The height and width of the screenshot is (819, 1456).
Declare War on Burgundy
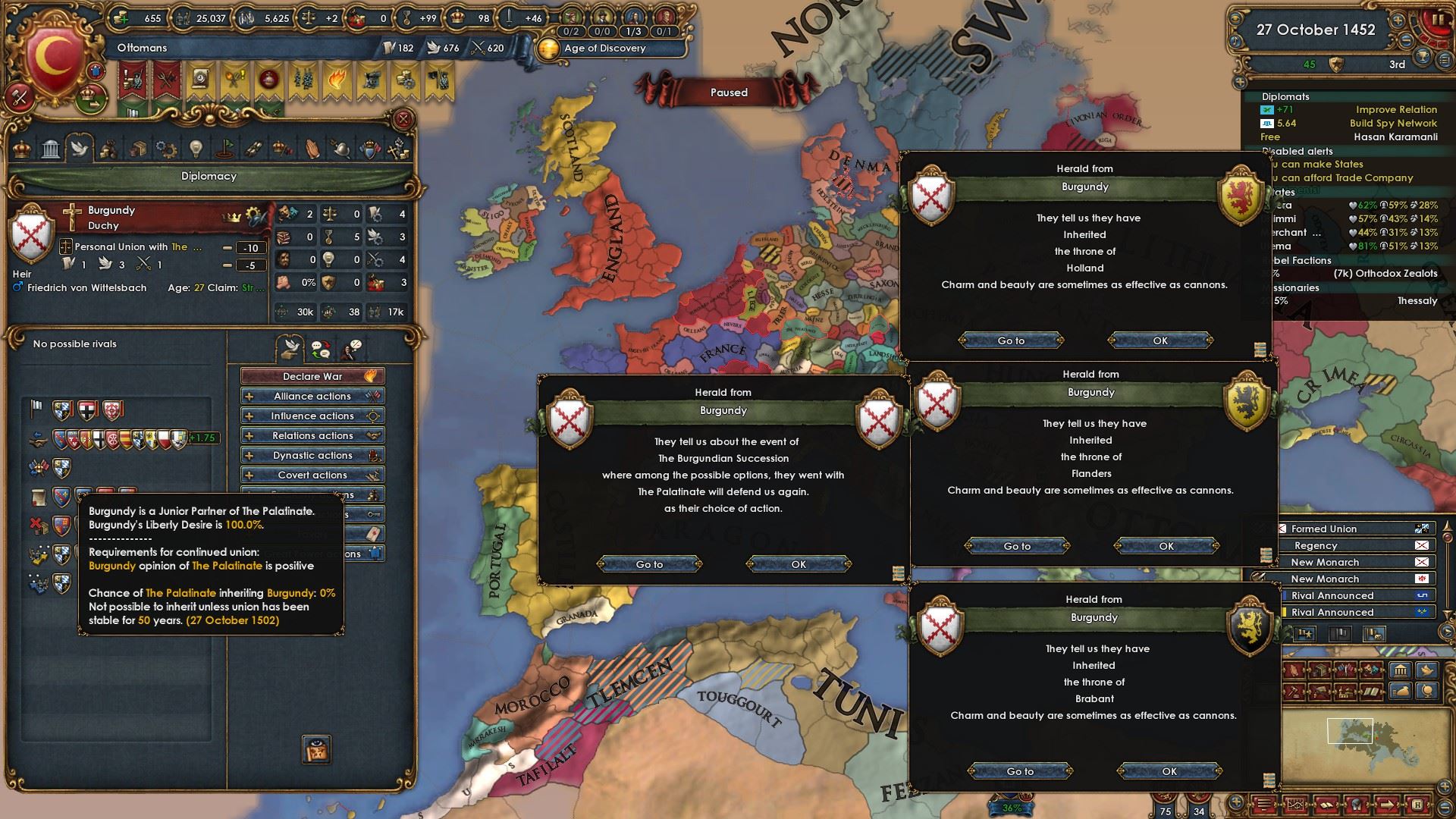[x=312, y=376]
